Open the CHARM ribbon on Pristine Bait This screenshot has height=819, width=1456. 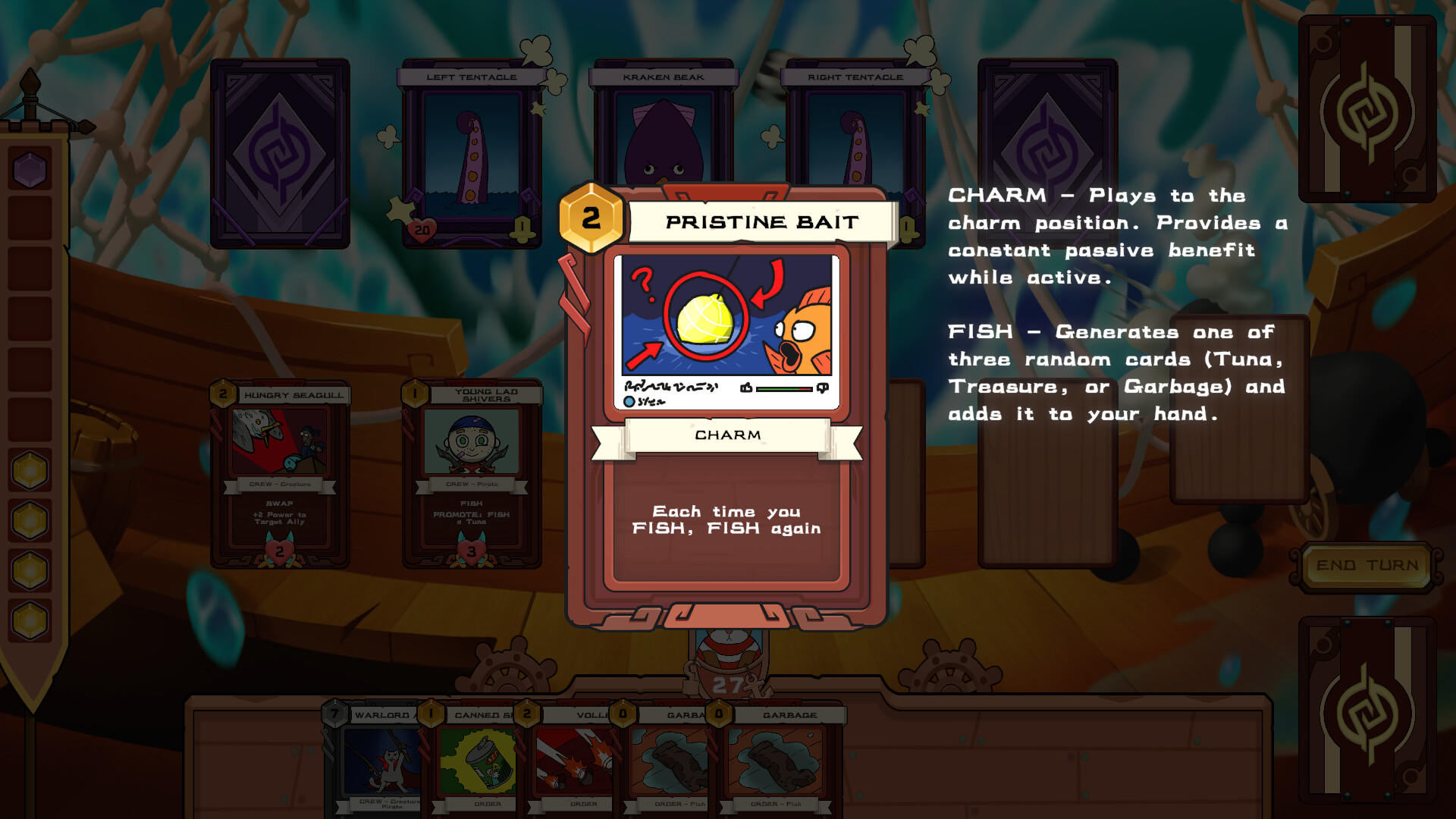point(727,435)
